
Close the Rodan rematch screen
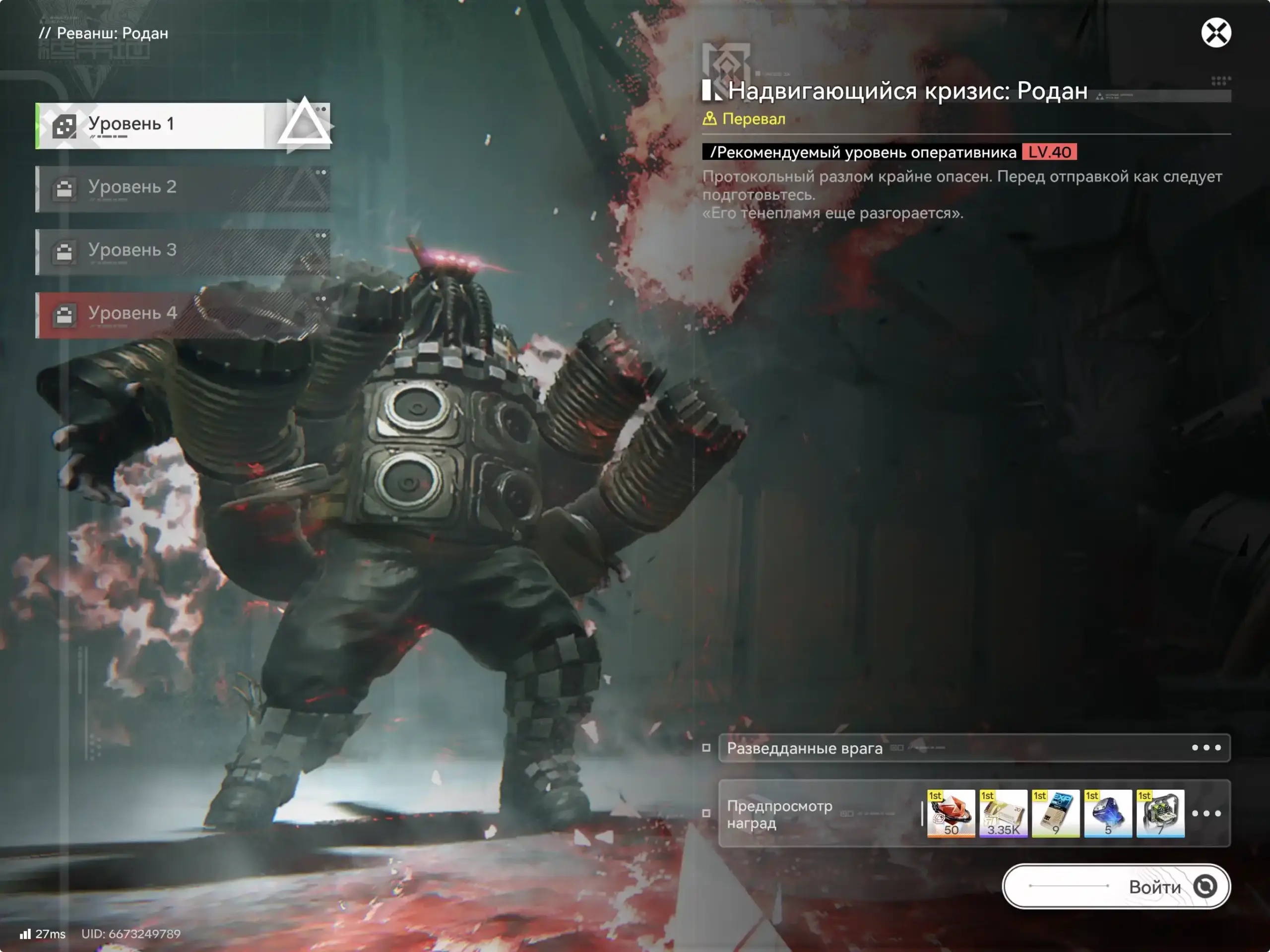point(1215,33)
